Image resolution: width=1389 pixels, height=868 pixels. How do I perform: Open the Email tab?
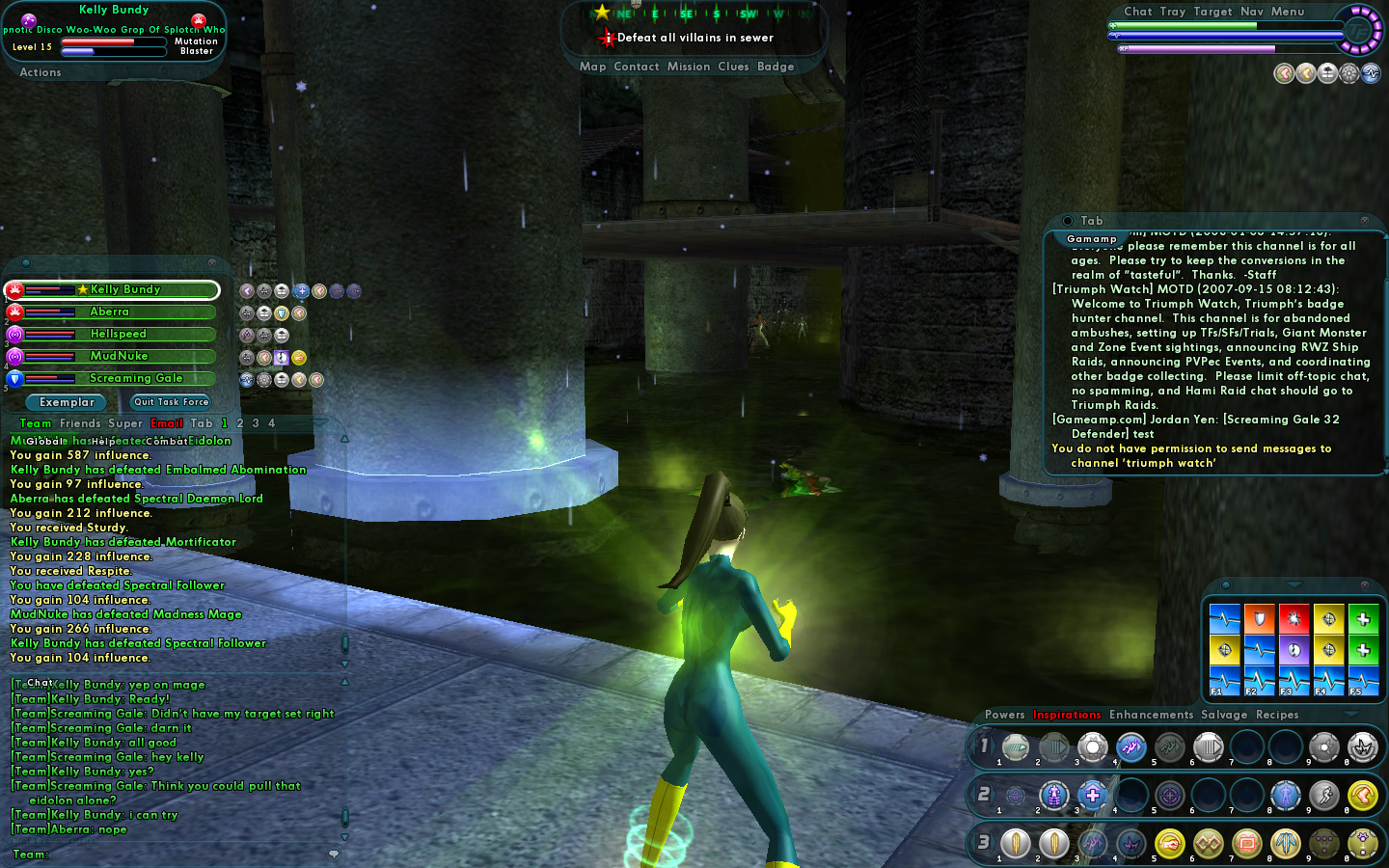click(167, 423)
